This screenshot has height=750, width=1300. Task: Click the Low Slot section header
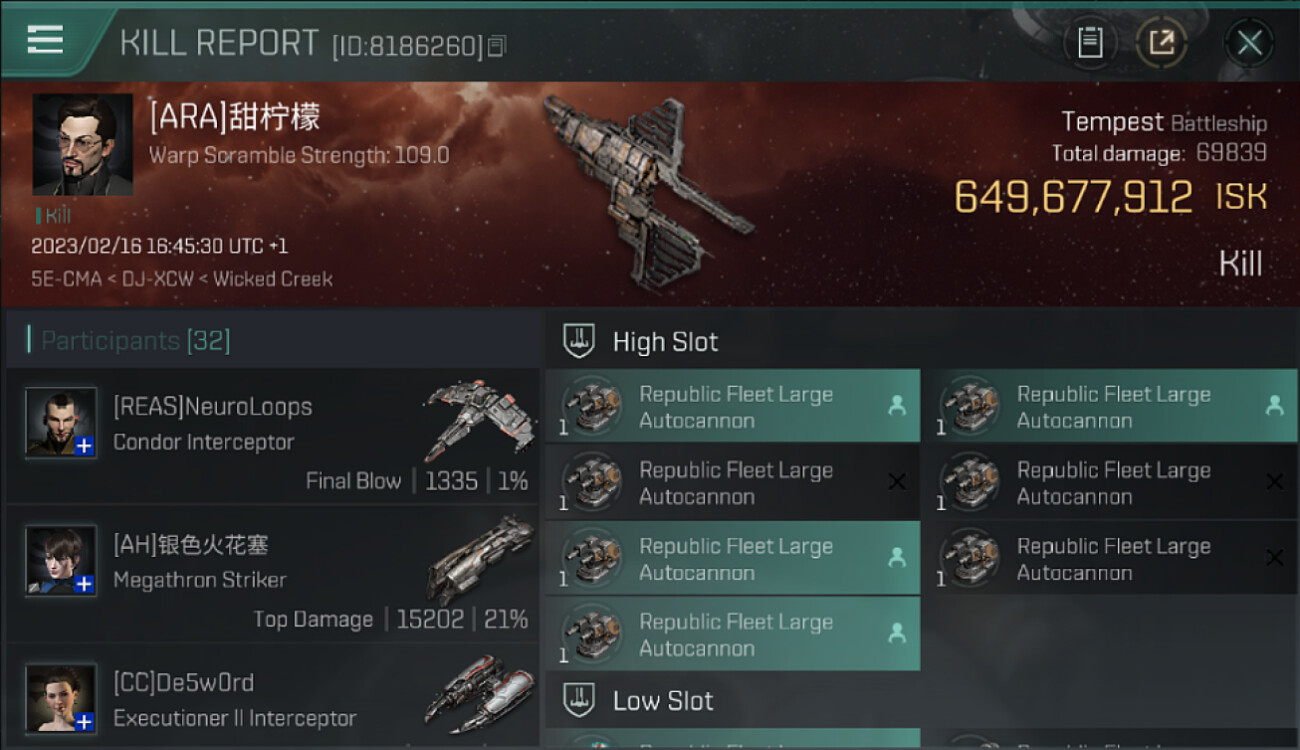(x=663, y=701)
